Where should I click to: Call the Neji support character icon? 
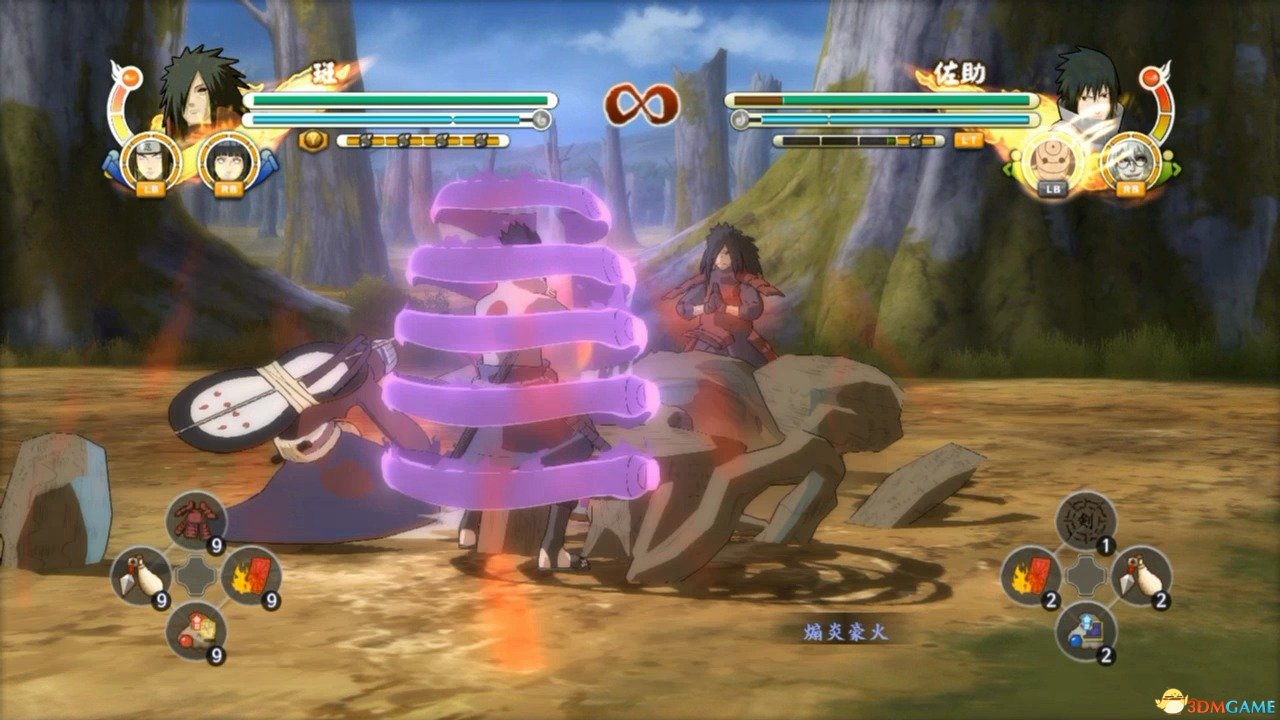point(151,158)
